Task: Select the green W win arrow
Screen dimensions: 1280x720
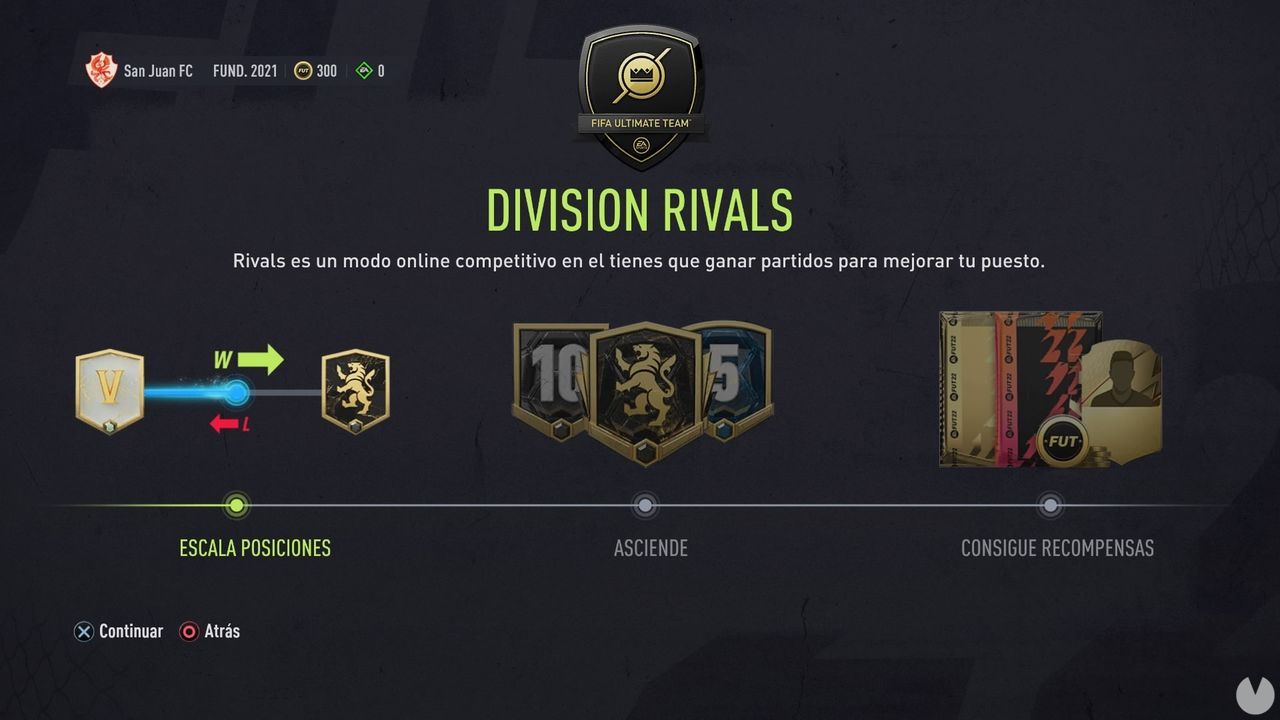Action: [x=255, y=358]
